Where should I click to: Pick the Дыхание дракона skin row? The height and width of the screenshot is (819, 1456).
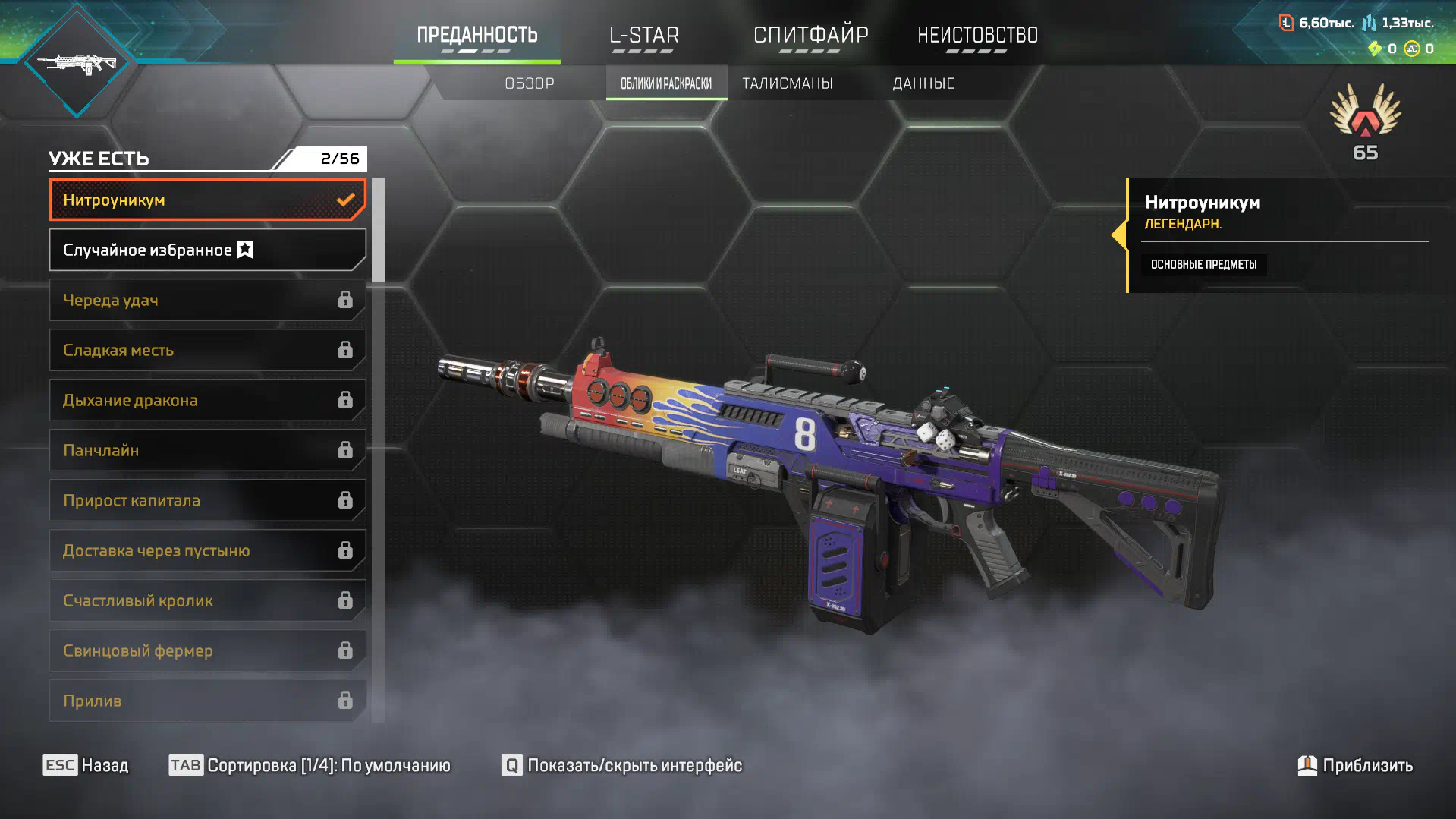pyautogui.click(x=207, y=401)
